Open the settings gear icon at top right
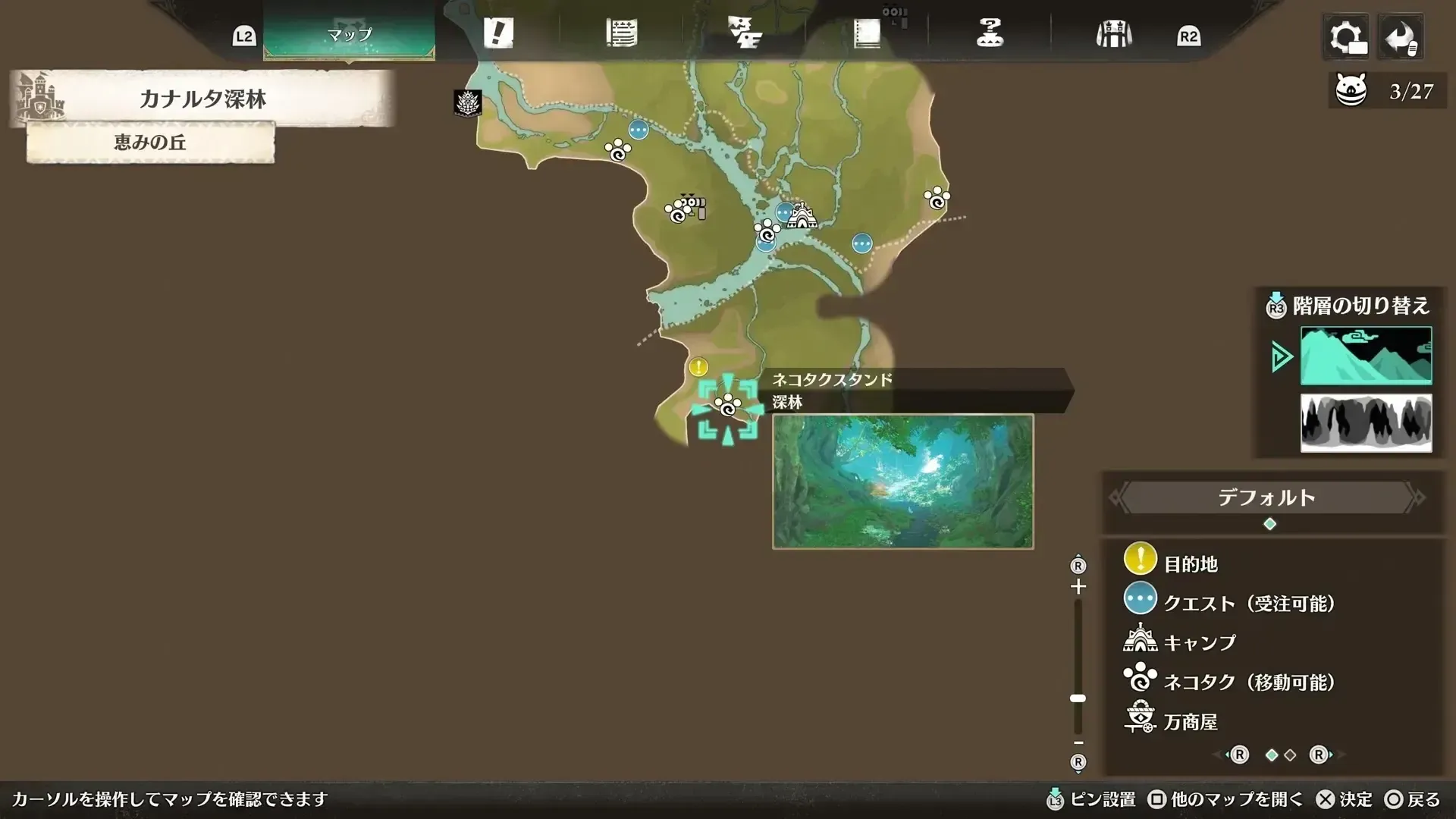This screenshot has height=819, width=1456. click(x=1346, y=36)
